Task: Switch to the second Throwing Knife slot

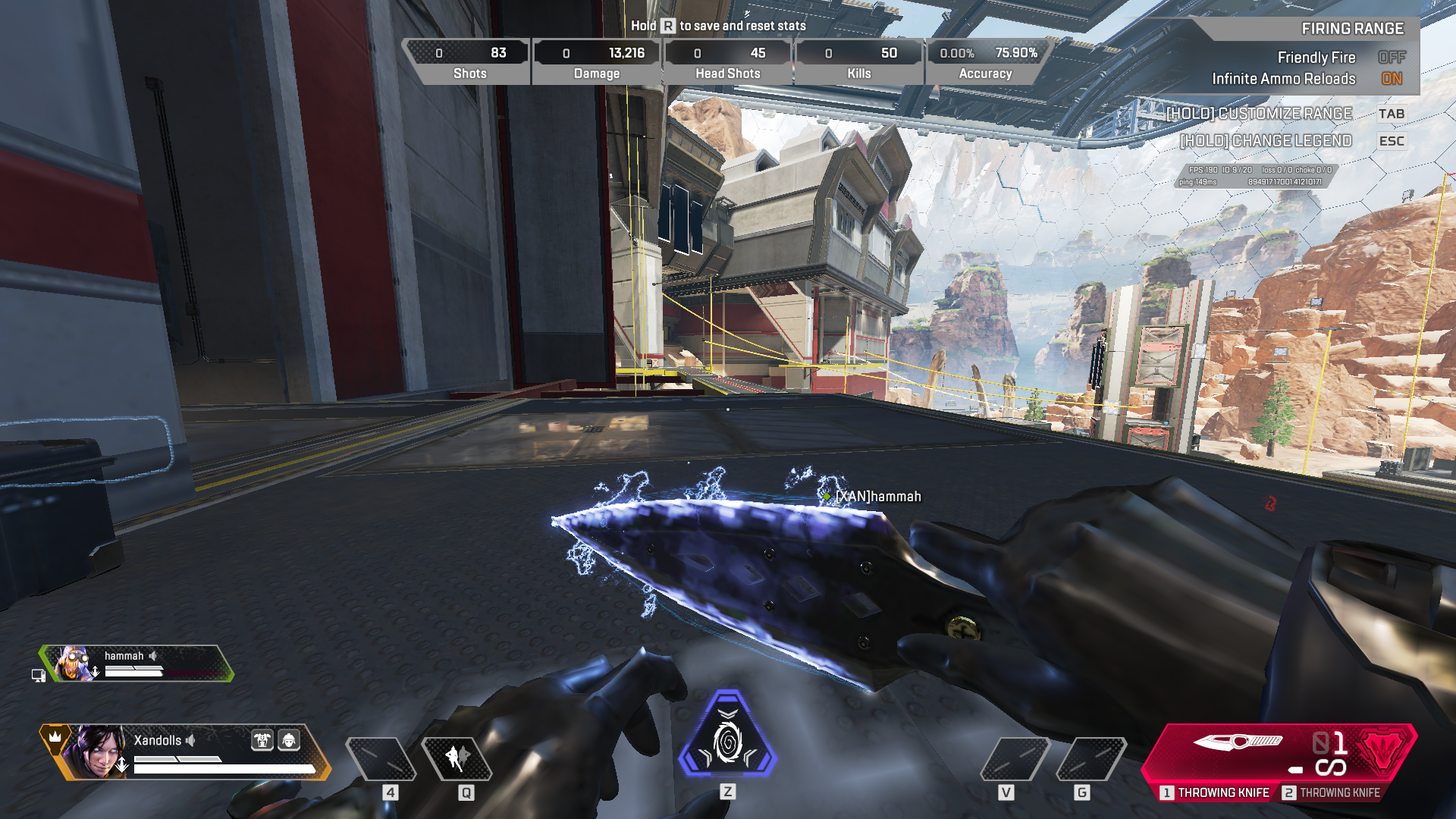Action: point(1332,792)
